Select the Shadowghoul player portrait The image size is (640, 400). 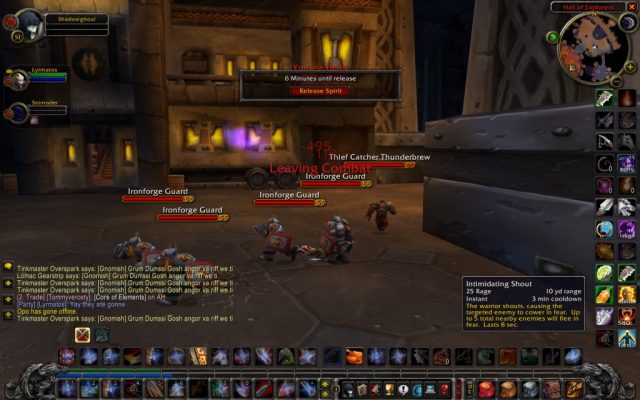29,24
